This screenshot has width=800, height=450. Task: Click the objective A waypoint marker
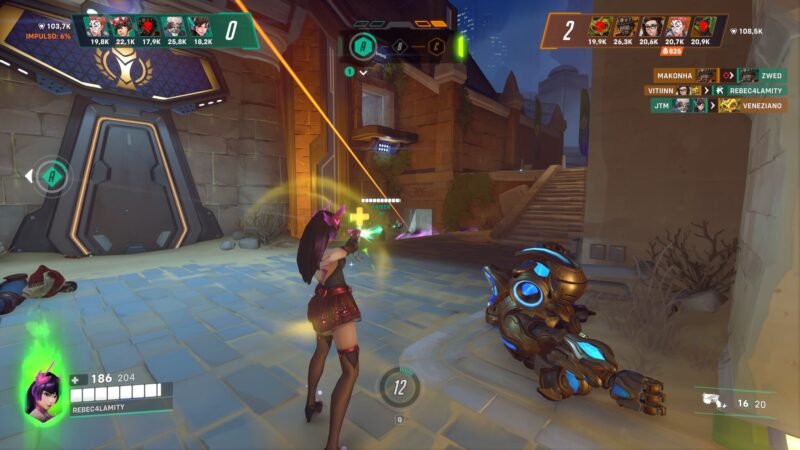coord(55,177)
